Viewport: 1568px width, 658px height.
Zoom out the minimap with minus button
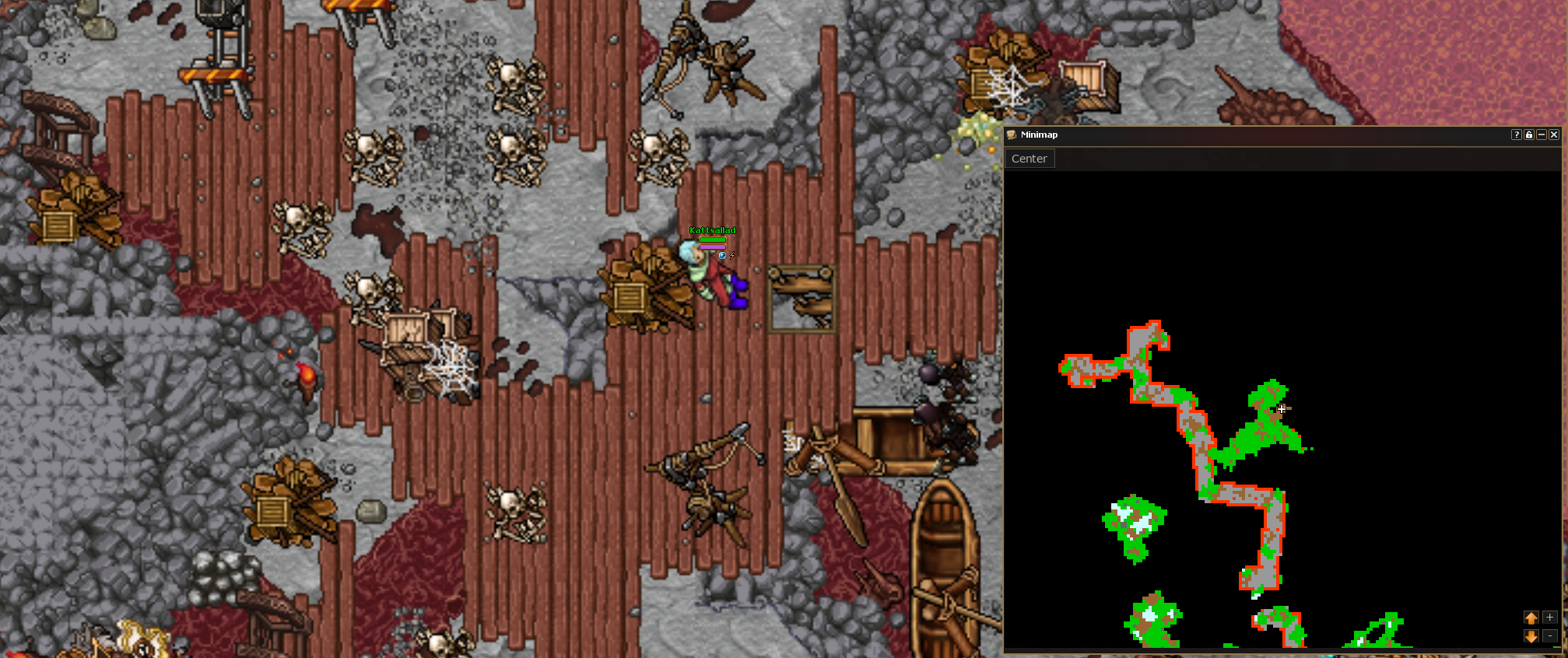1549,636
